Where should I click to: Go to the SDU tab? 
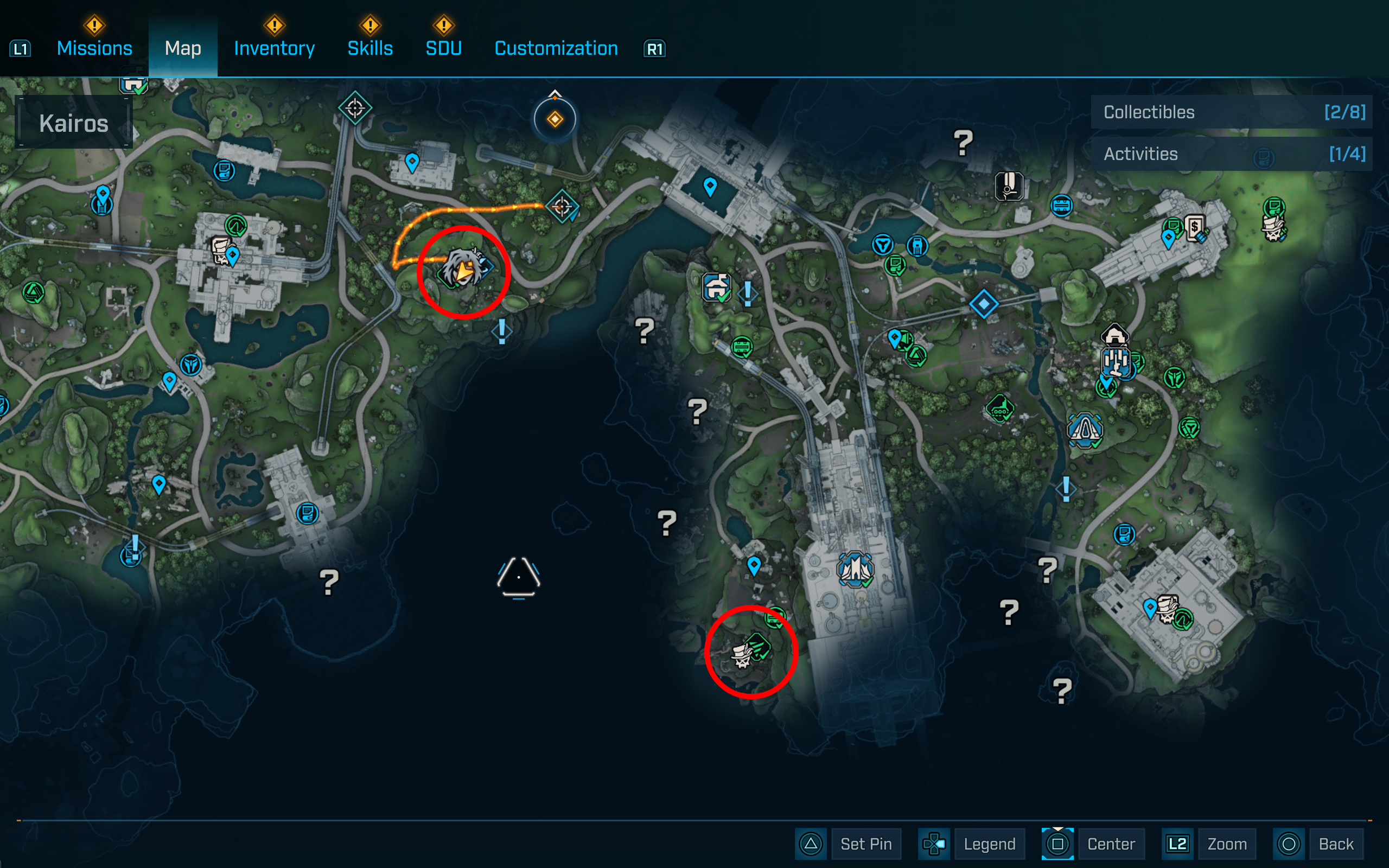[x=443, y=48]
